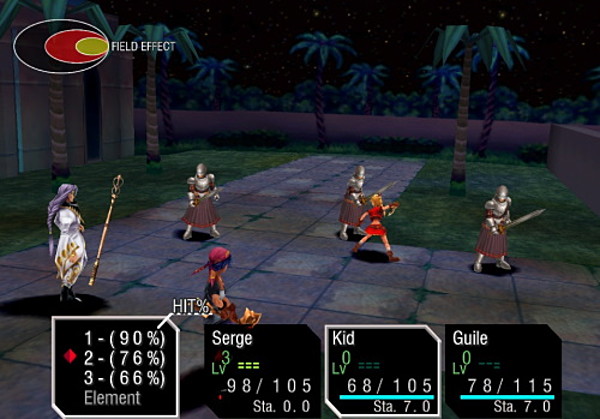The image size is (600, 419).
Task: Select Guile's character status panel
Action: pos(499,369)
